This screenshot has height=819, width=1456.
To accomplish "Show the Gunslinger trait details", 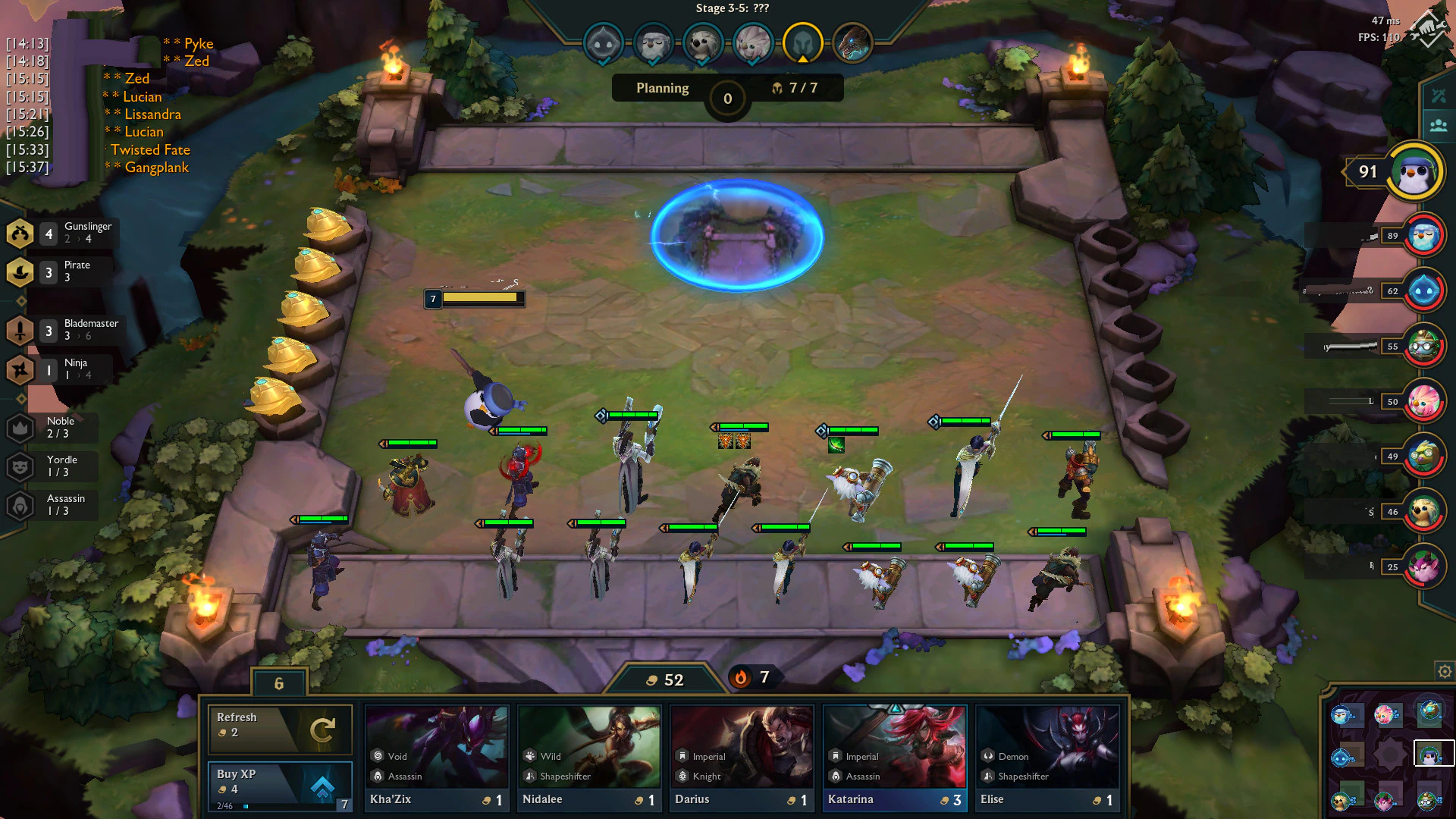I will (x=62, y=233).
